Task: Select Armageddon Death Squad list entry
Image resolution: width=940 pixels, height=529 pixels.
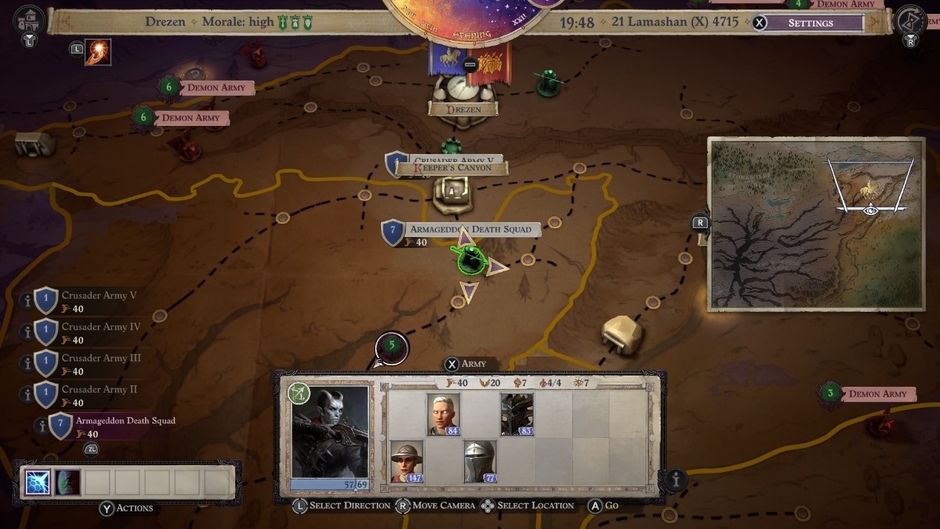Action: coord(124,421)
